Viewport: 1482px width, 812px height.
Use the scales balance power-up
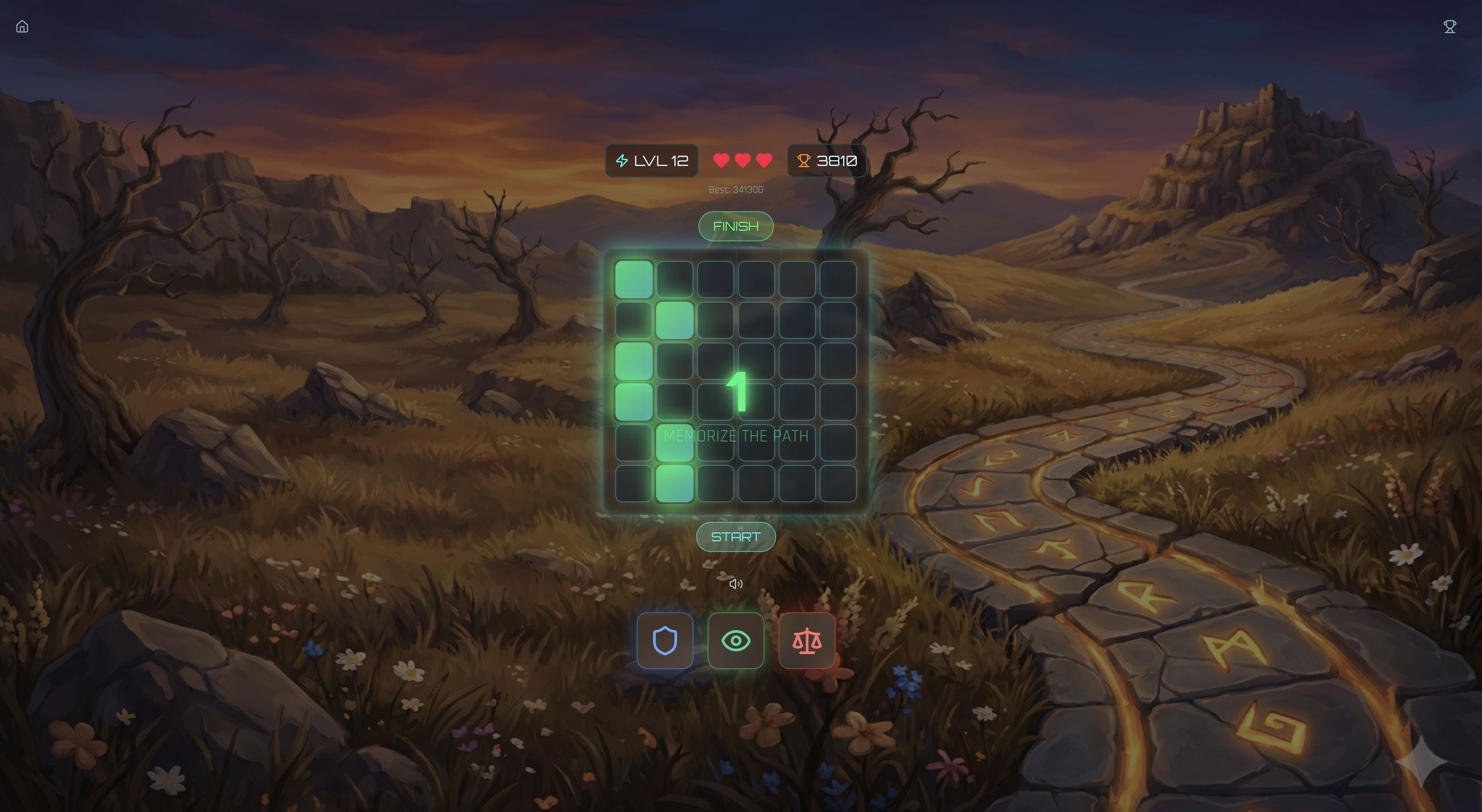point(807,640)
